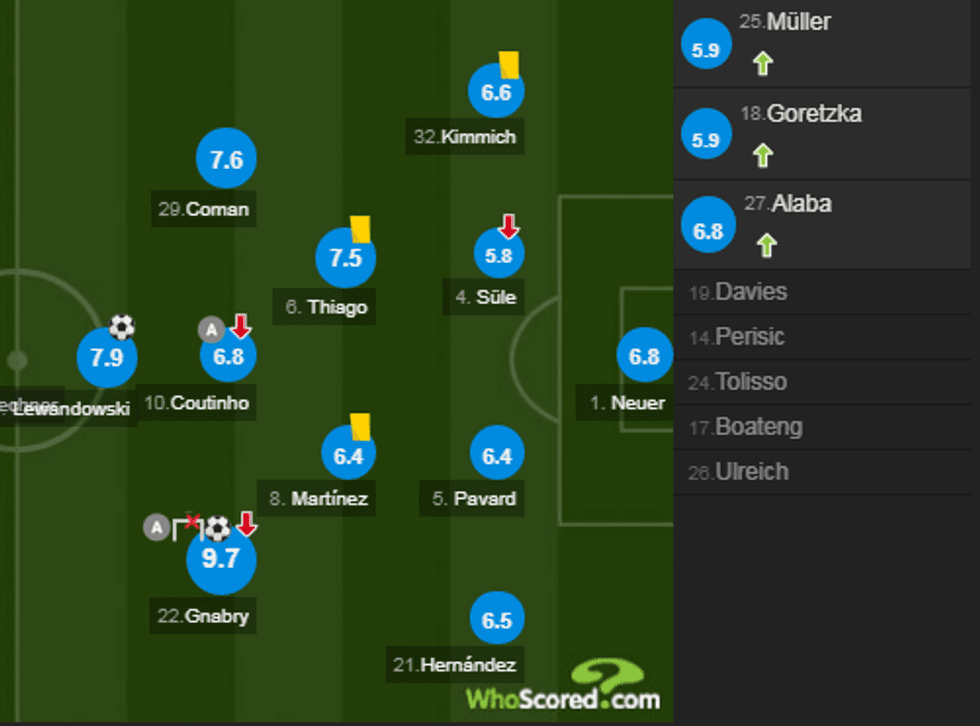
Task: Select Goretzka in the substitutes list
Action: coord(826,134)
